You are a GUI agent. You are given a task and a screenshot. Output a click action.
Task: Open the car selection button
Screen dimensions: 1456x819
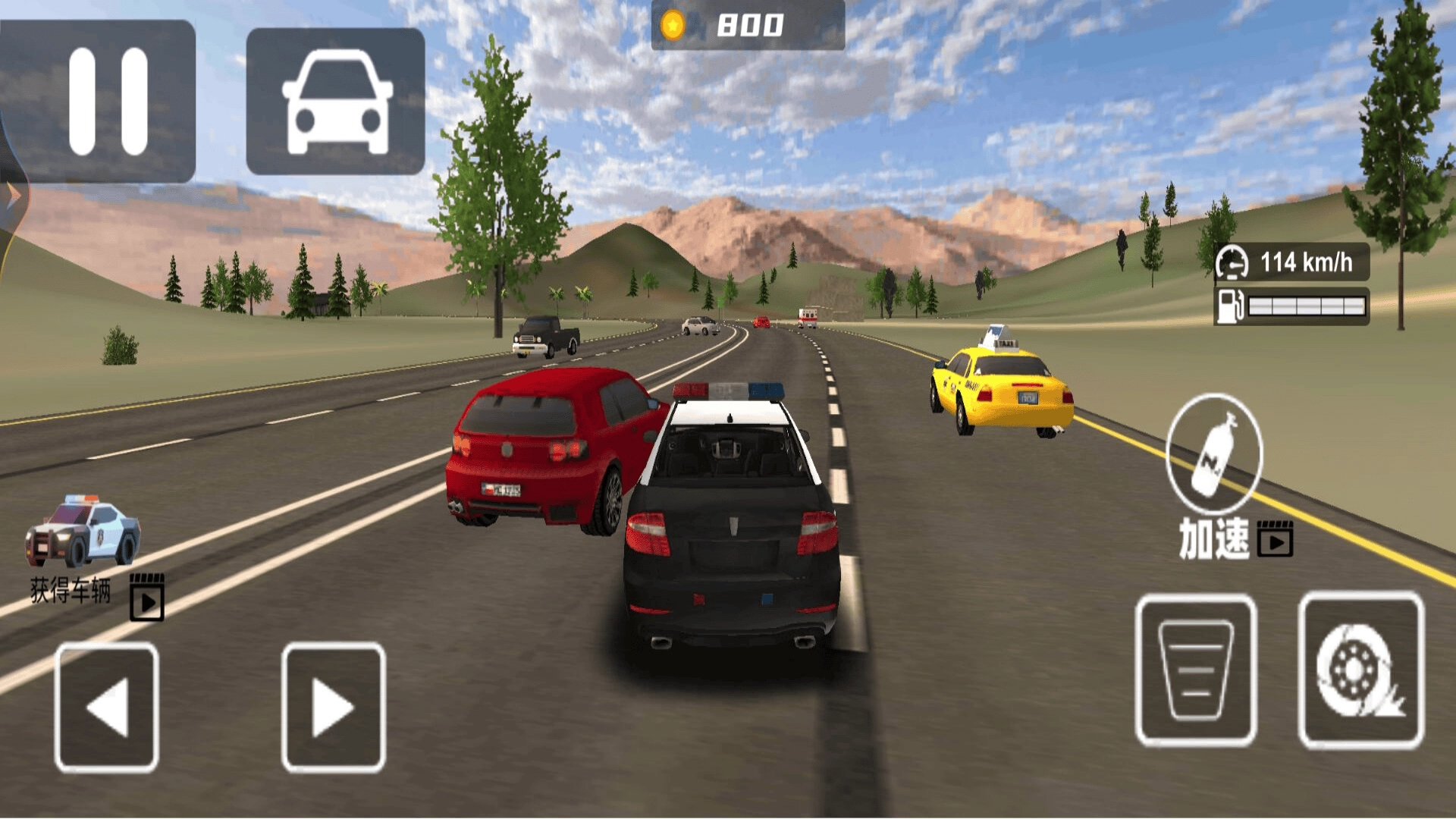click(336, 101)
